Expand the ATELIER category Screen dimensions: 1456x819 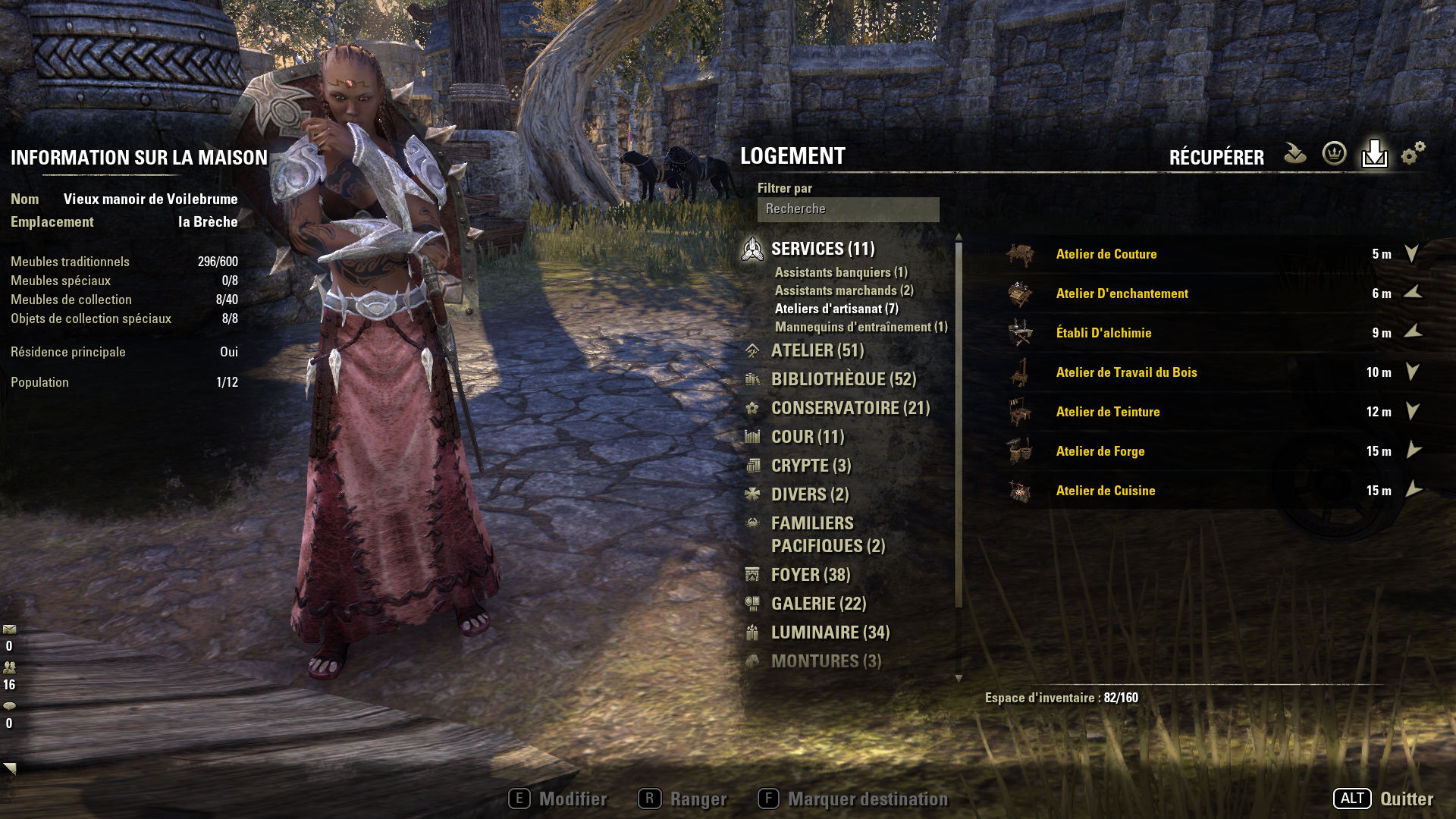pyautogui.click(x=817, y=351)
